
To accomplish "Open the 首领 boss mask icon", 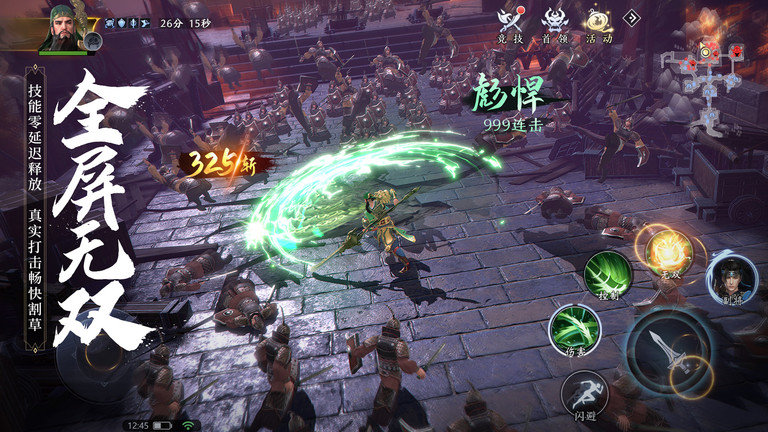I will pyautogui.click(x=555, y=22).
